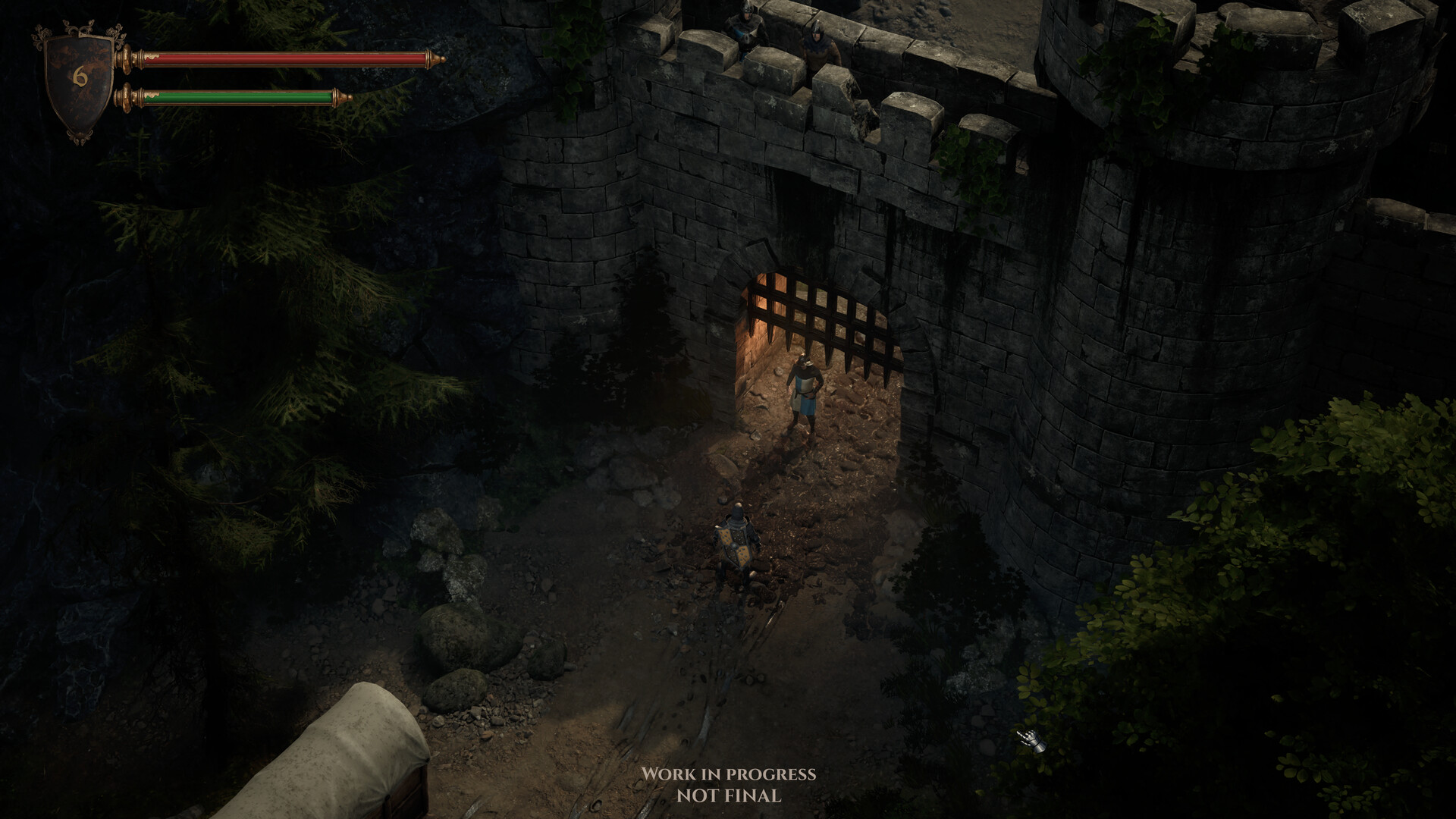Click the WORK IN PROGRESS text
1456x819 pixels.
pyautogui.click(x=729, y=776)
